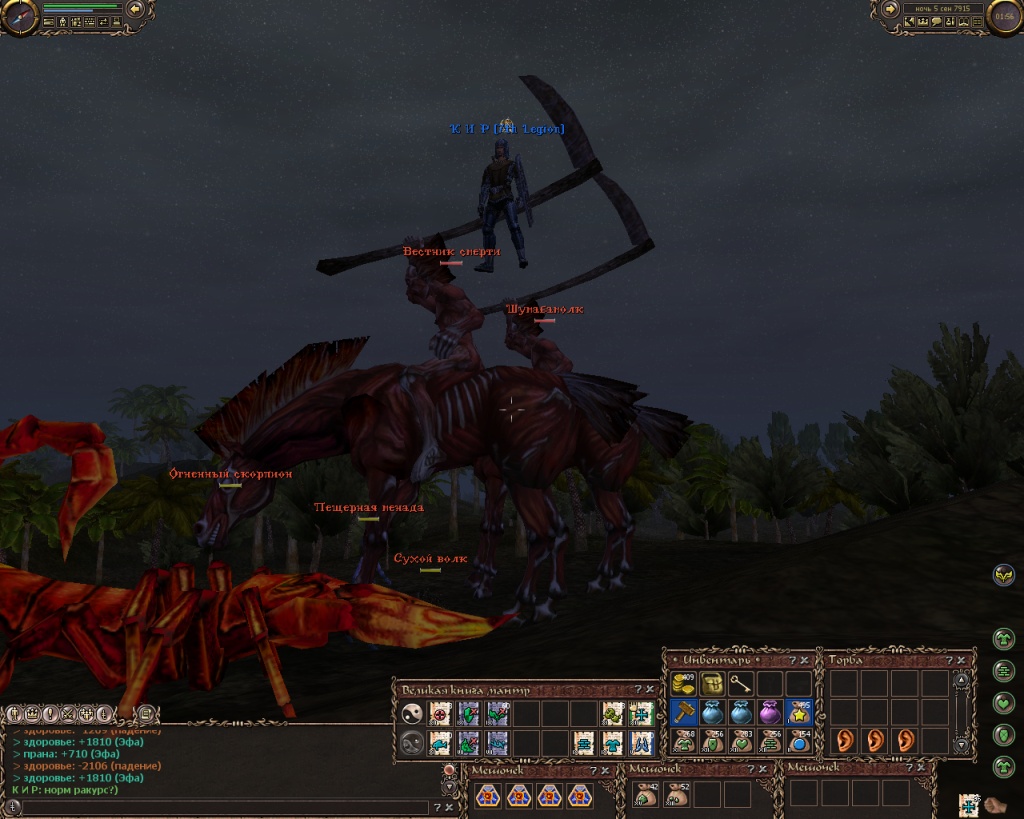Switch to the crossed swords chat filter
This screenshot has width=1024, height=819.
point(68,714)
